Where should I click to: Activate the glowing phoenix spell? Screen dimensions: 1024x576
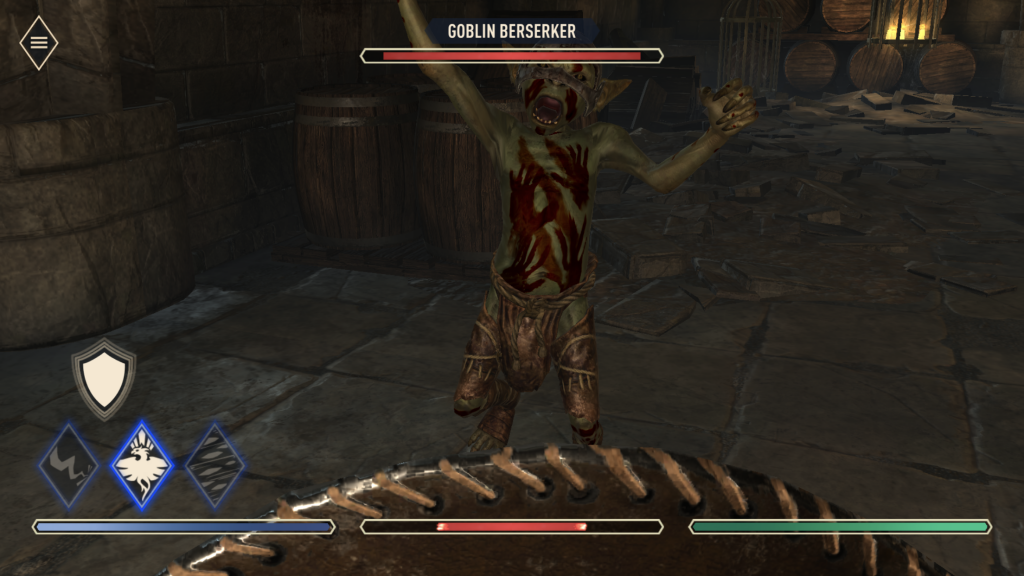pos(141,465)
